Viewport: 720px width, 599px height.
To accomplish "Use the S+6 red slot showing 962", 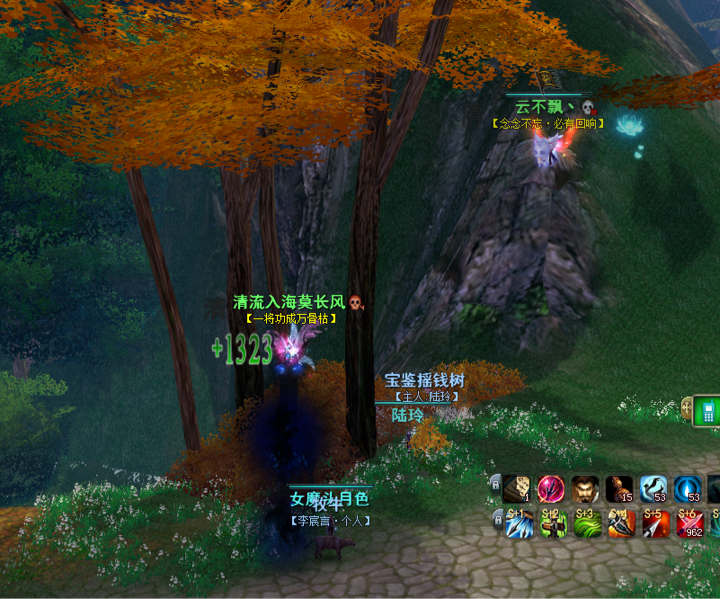I will pos(687,523).
